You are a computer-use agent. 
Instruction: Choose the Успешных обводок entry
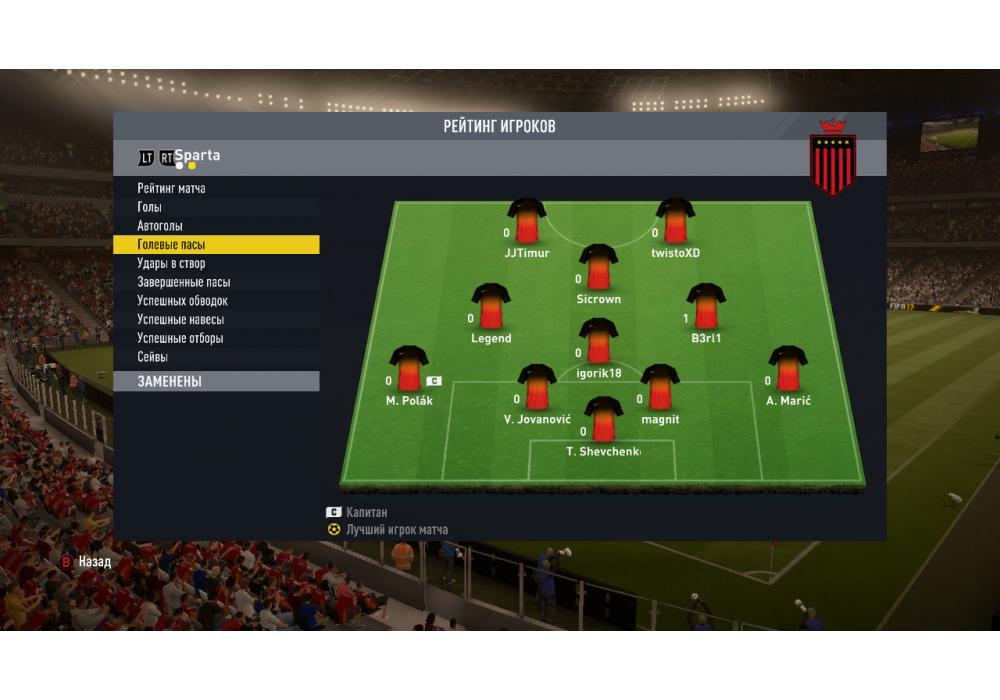[x=183, y=301]
